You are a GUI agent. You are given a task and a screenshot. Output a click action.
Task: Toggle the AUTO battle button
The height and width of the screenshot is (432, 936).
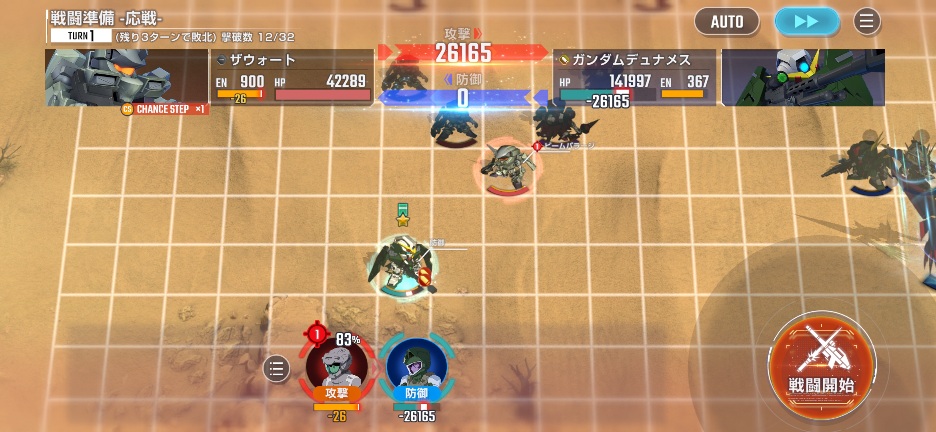727,21
